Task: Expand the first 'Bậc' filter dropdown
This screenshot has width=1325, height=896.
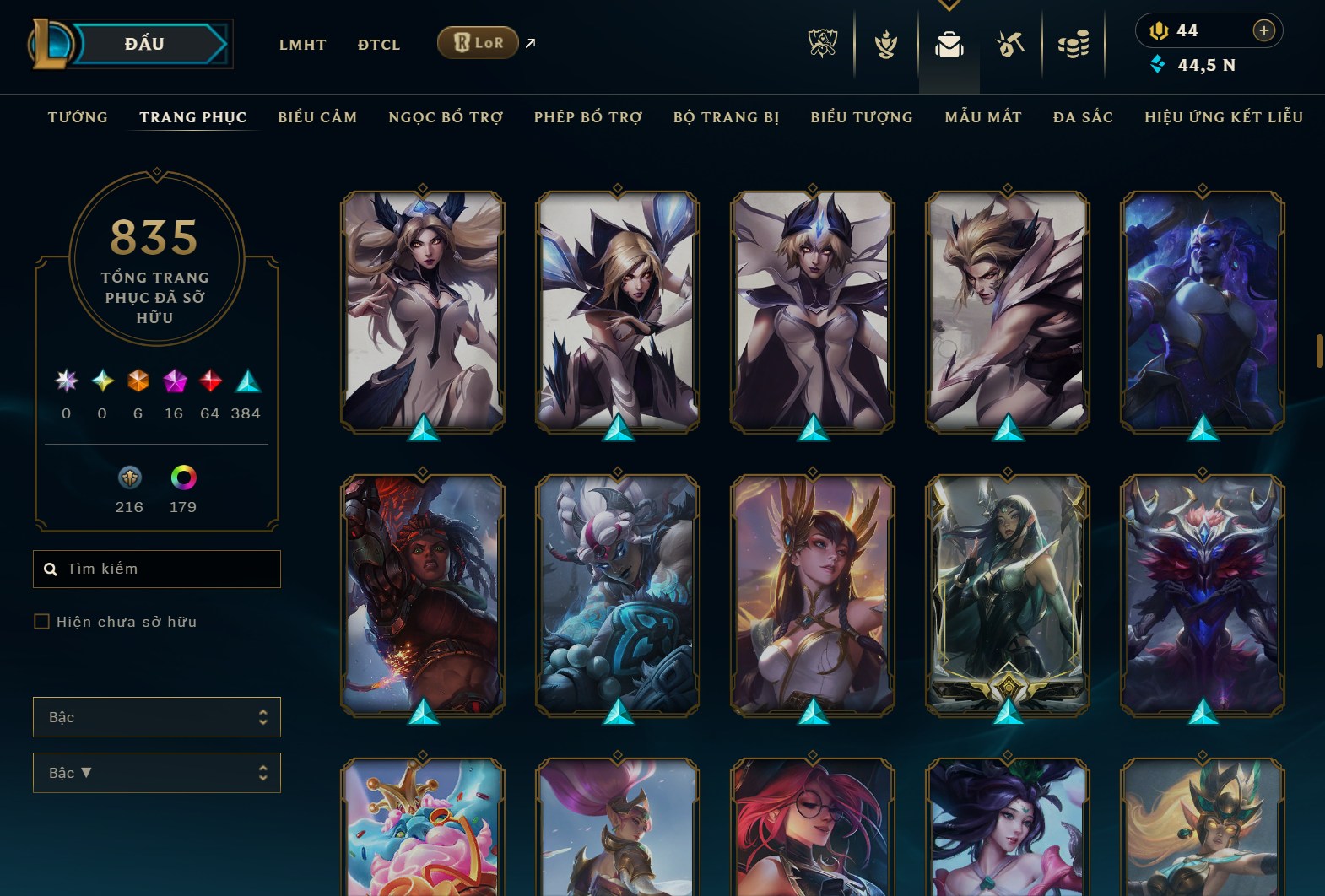Action: tap(157, 716)
